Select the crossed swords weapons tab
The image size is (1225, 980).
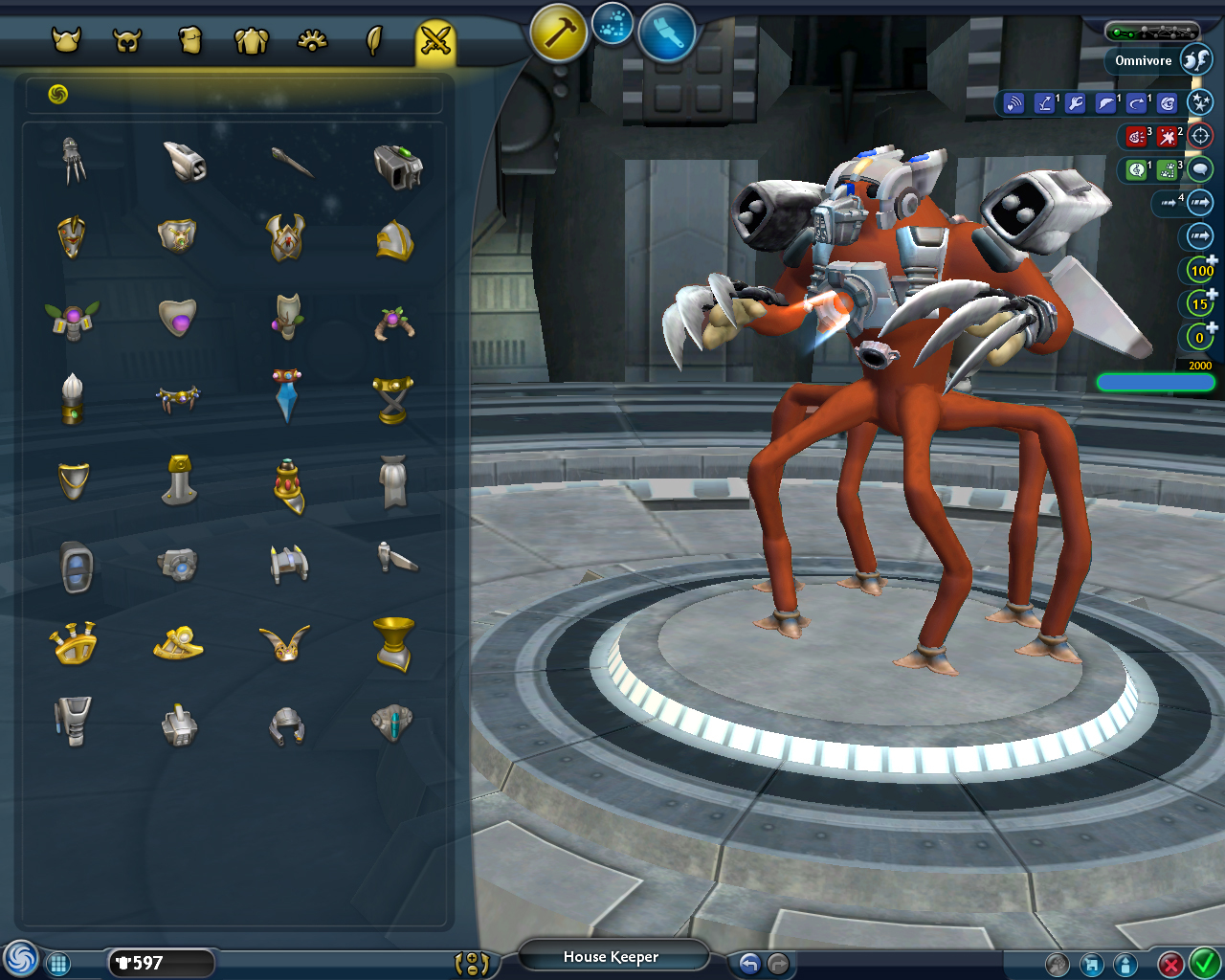pos(435,40)
